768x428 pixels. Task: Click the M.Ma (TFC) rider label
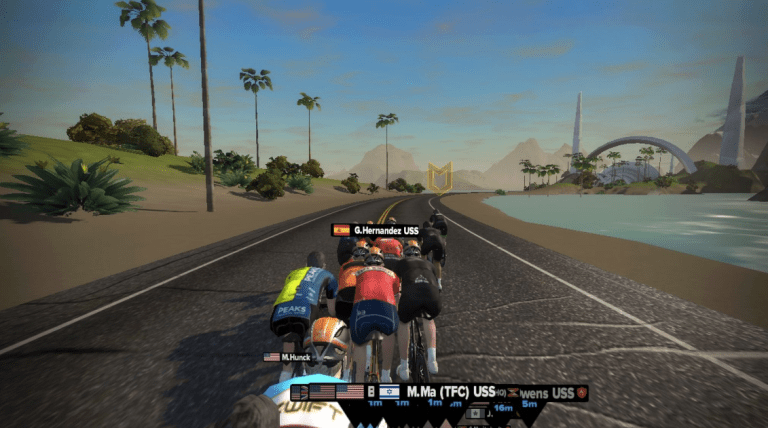tap(450, 391)
